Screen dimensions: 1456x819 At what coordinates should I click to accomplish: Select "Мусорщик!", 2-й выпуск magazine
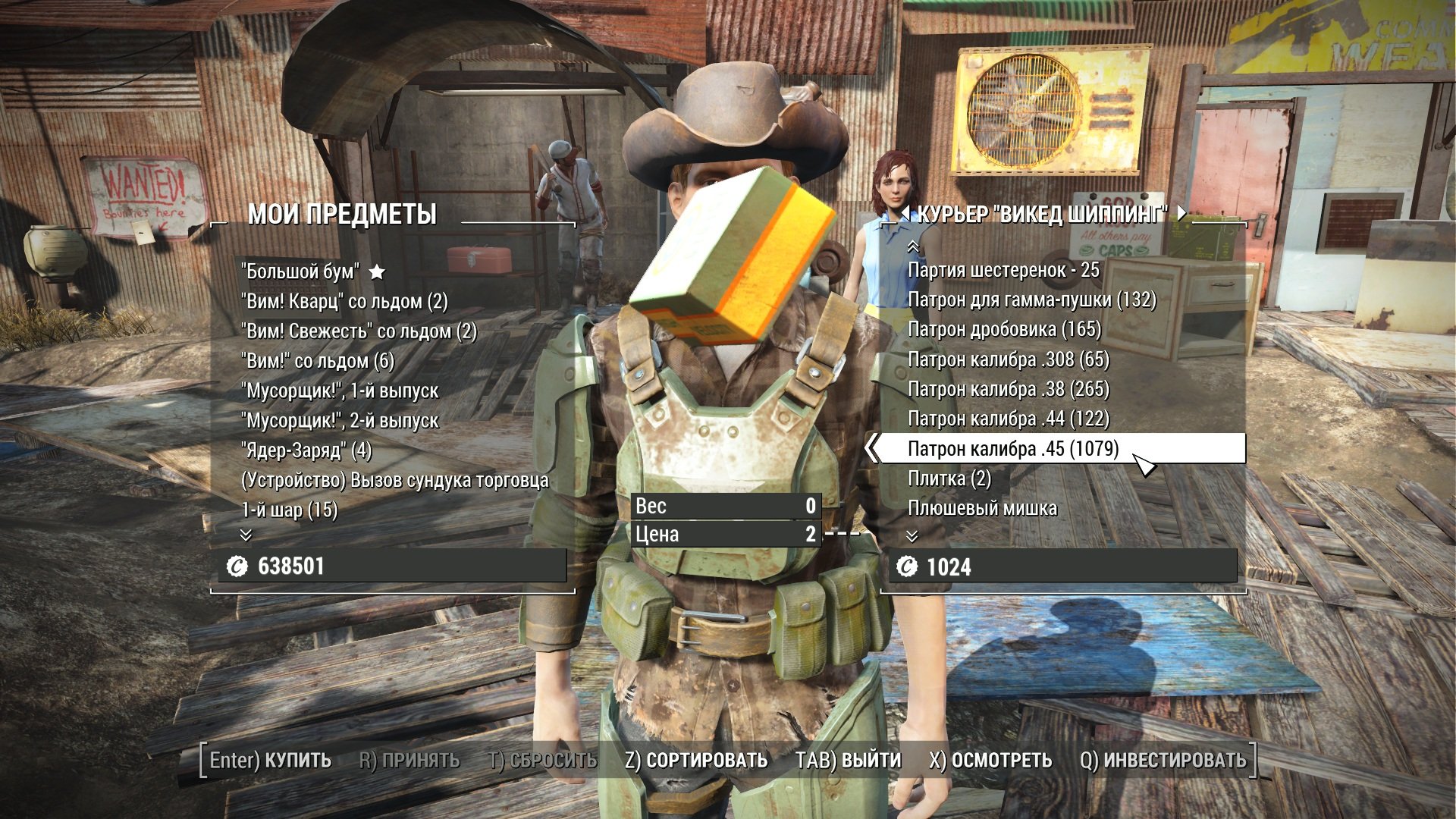[x=340, y=420]
